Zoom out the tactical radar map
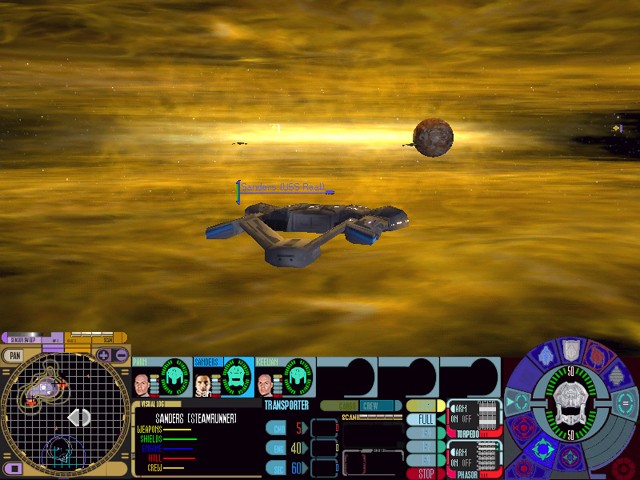 point(121,355)
